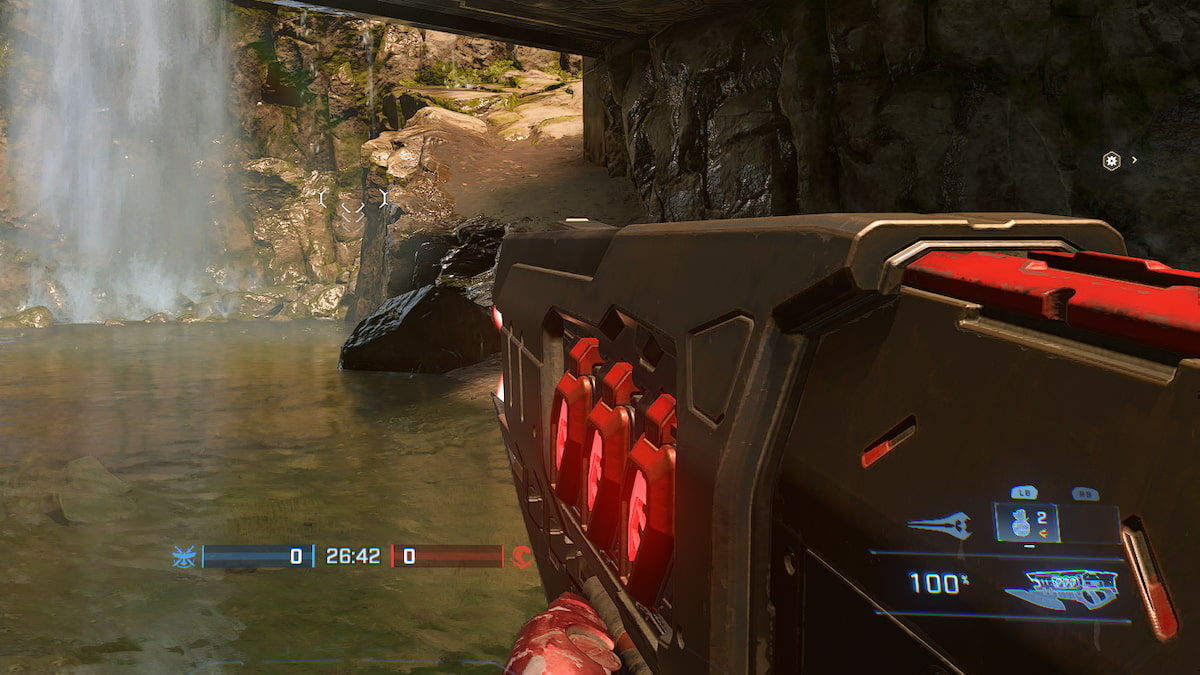Click the energy sword secondary weapon icon
Image resolution: width=1200 pixels, height=675 pixels.
[939, 525]
